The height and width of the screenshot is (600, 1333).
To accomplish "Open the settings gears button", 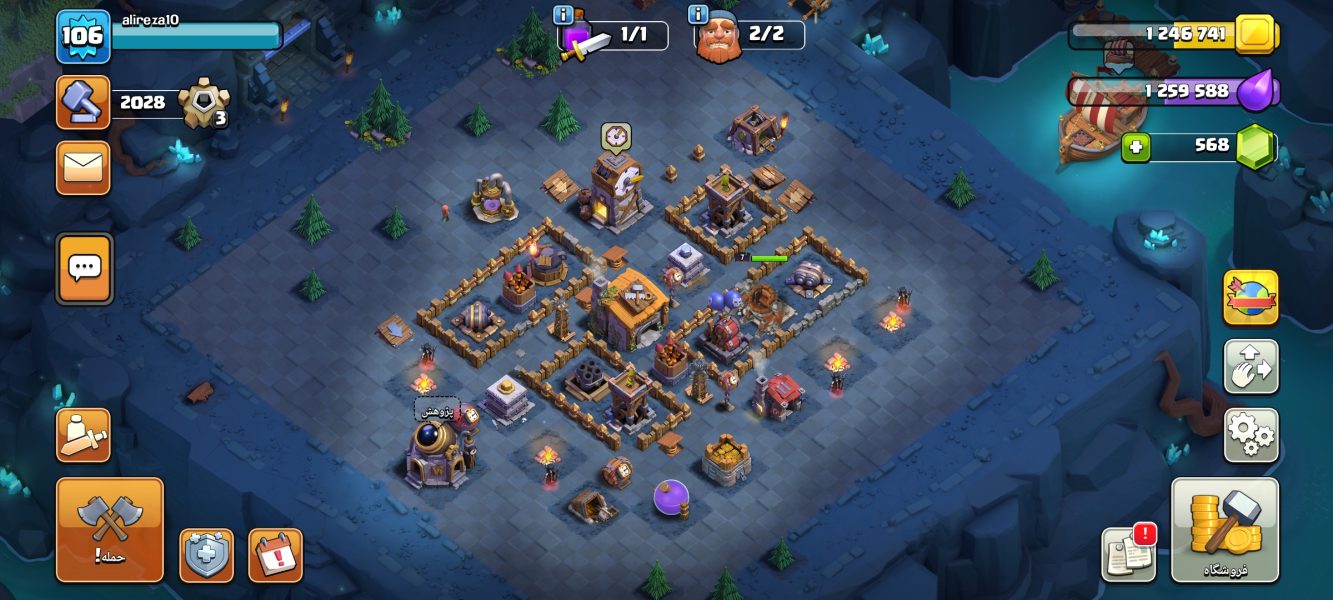I will point(1250,434).
